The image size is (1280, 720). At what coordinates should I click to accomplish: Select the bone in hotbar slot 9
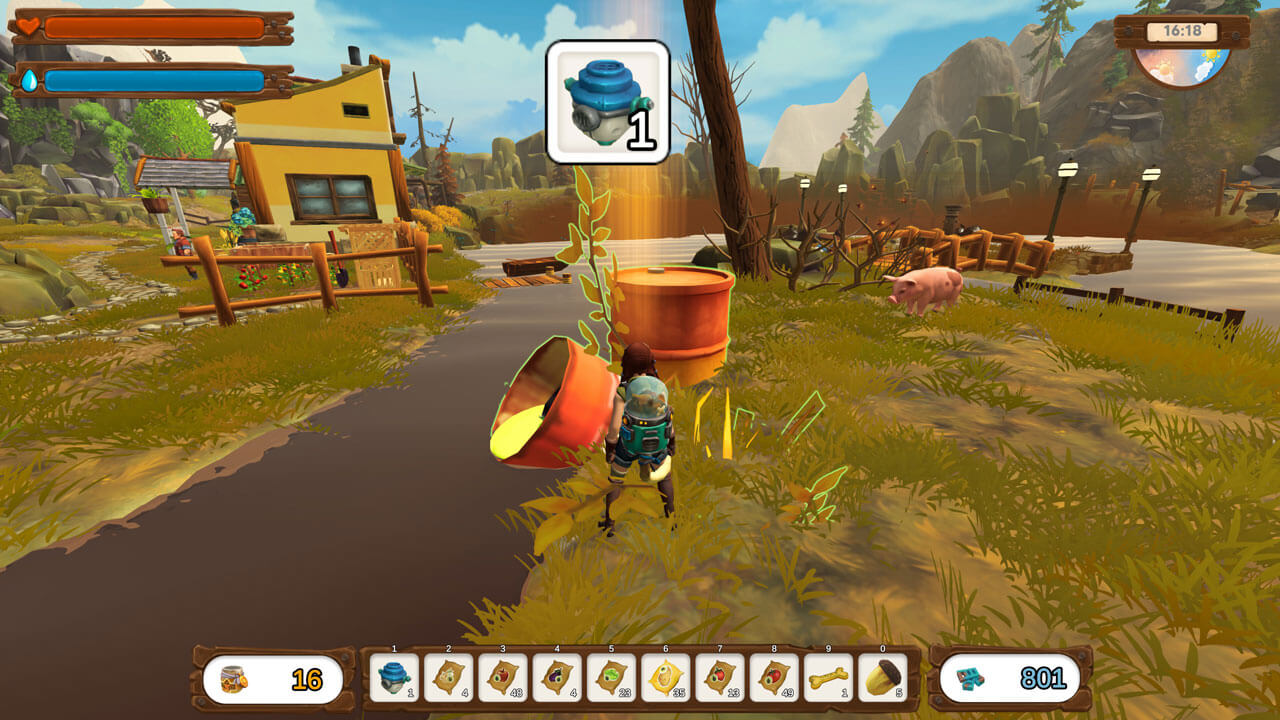(828, 678)
